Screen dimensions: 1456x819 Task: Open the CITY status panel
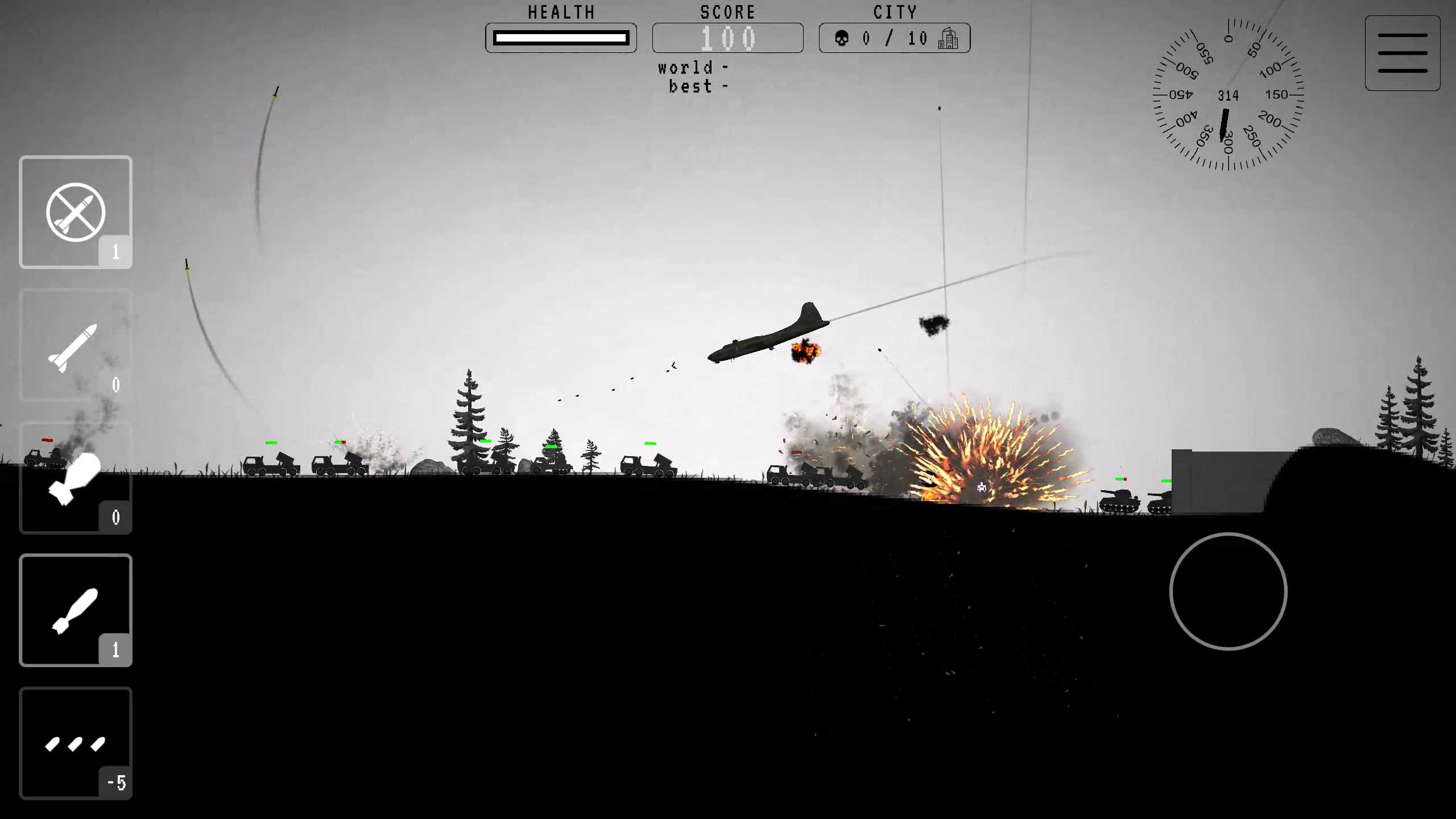click(895, 38)
